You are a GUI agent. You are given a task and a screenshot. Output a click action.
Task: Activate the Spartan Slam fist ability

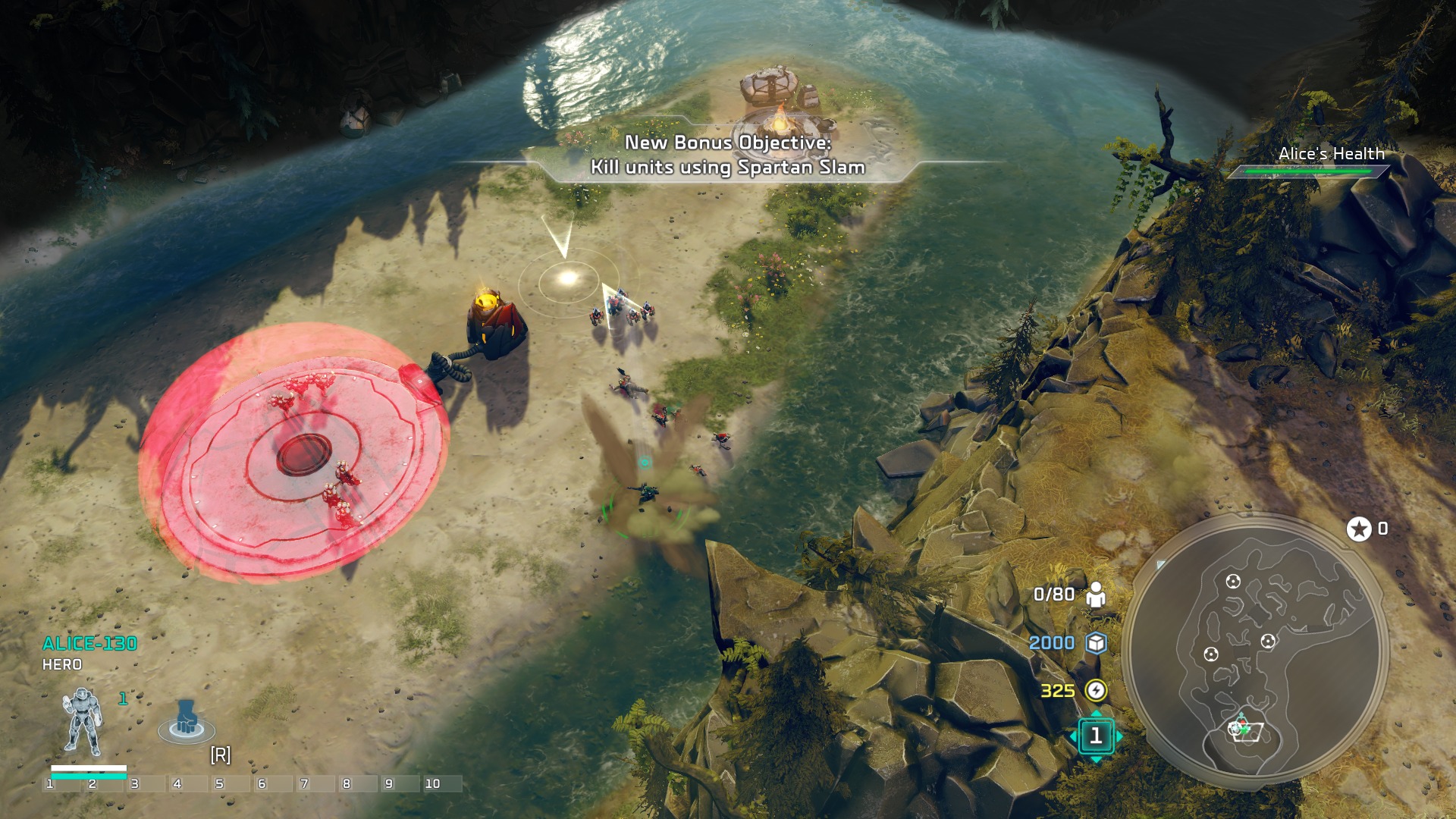(x=187, y=720)
